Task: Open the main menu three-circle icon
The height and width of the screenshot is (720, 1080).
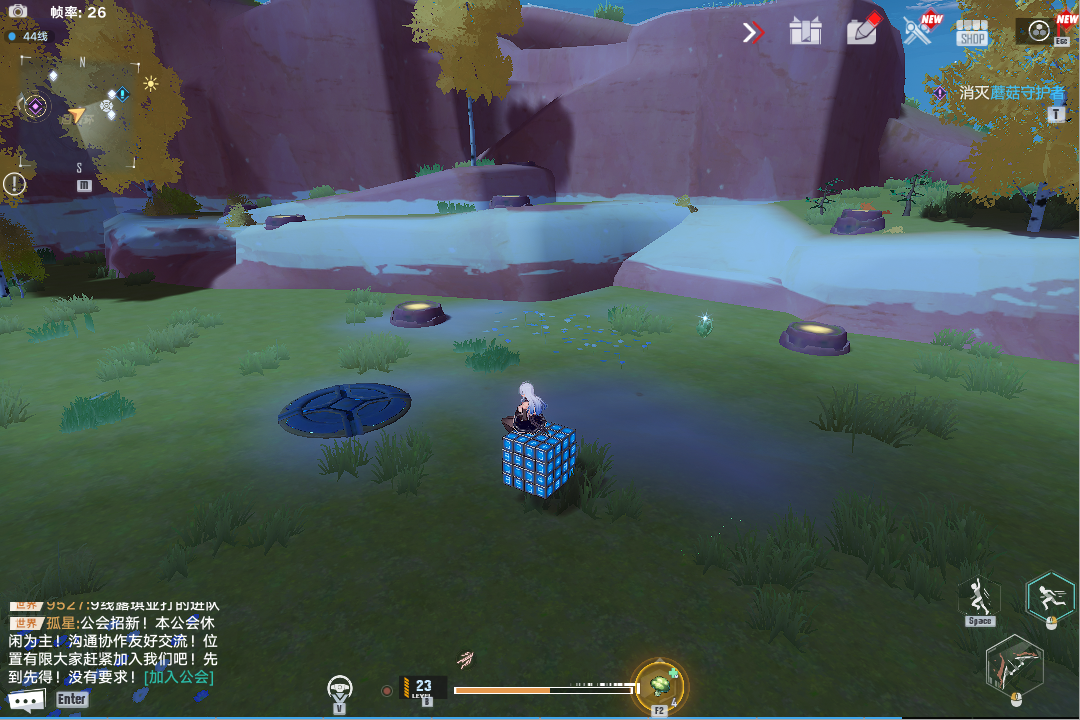Action: click(x=1039, y=31)
